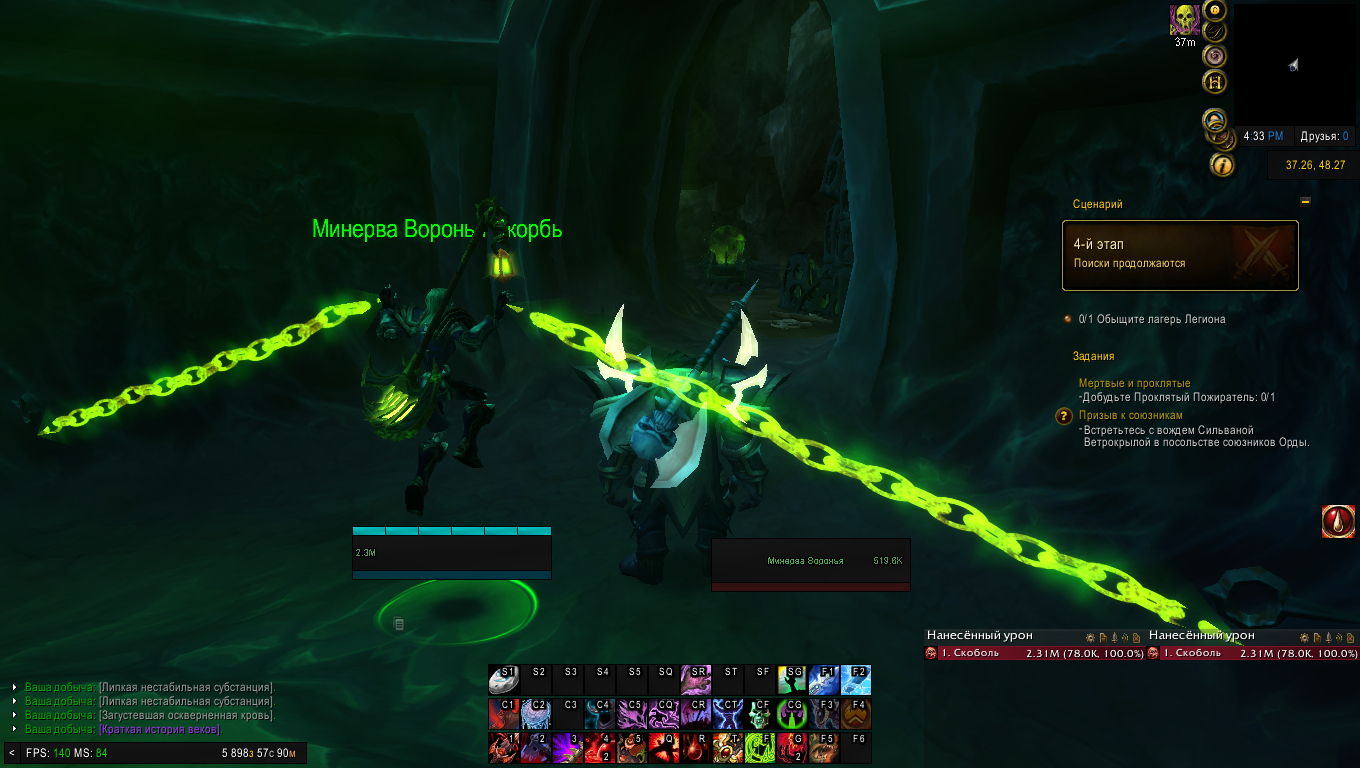Select the 4-й этап scenario stage box
This screenshot has height=768, width=1360.
[x=1180, y=255]
